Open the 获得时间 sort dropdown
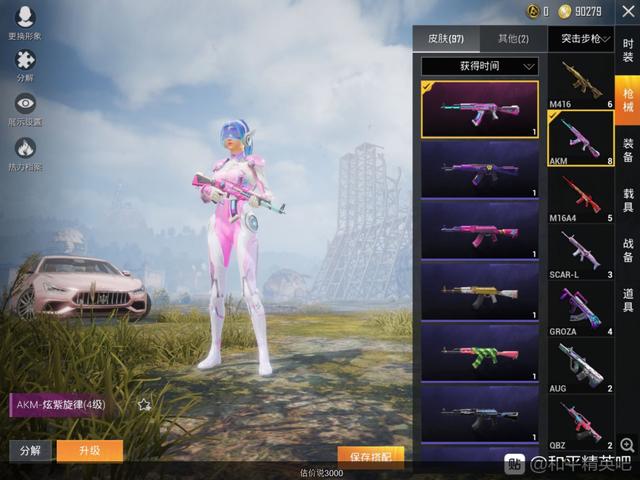The image size is (640, 480). (x=480, y=66)
